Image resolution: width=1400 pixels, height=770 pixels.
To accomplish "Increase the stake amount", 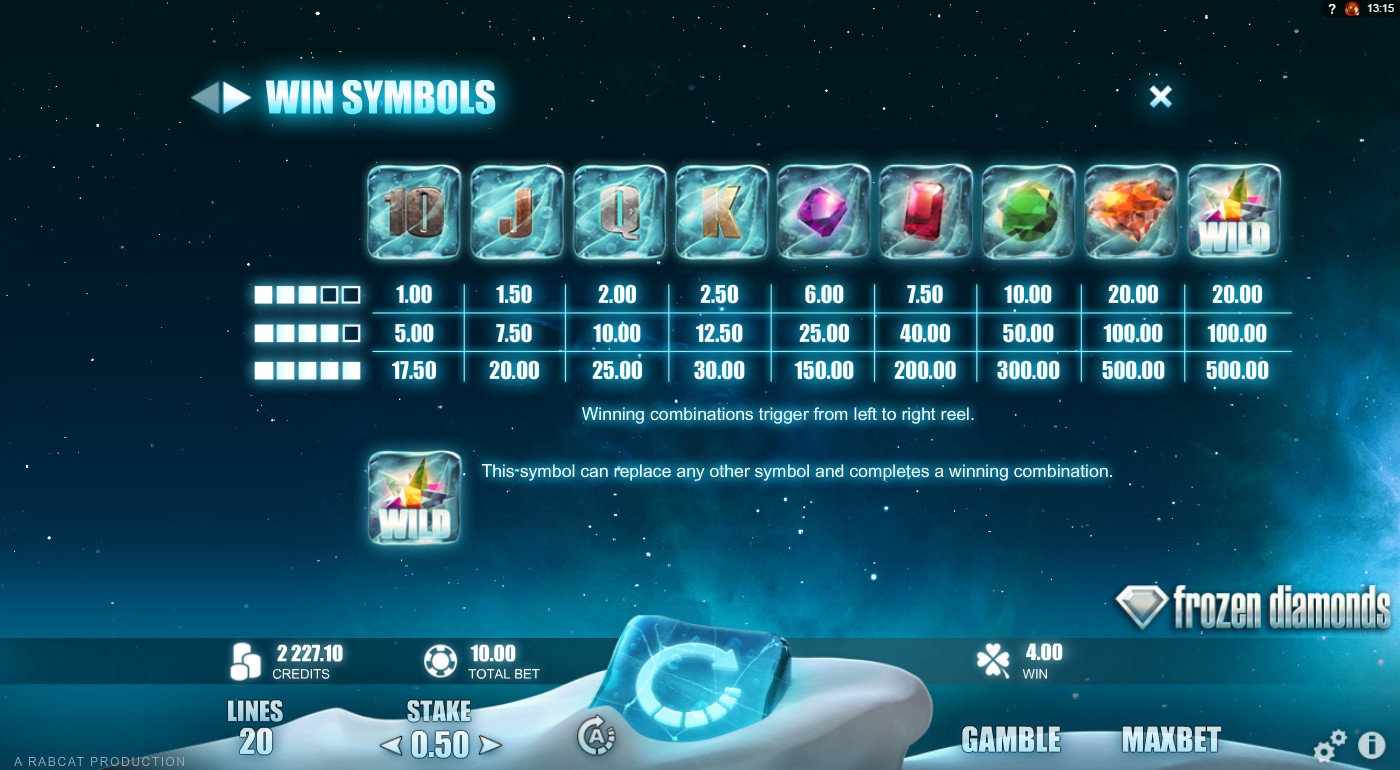I will [489, 745].
